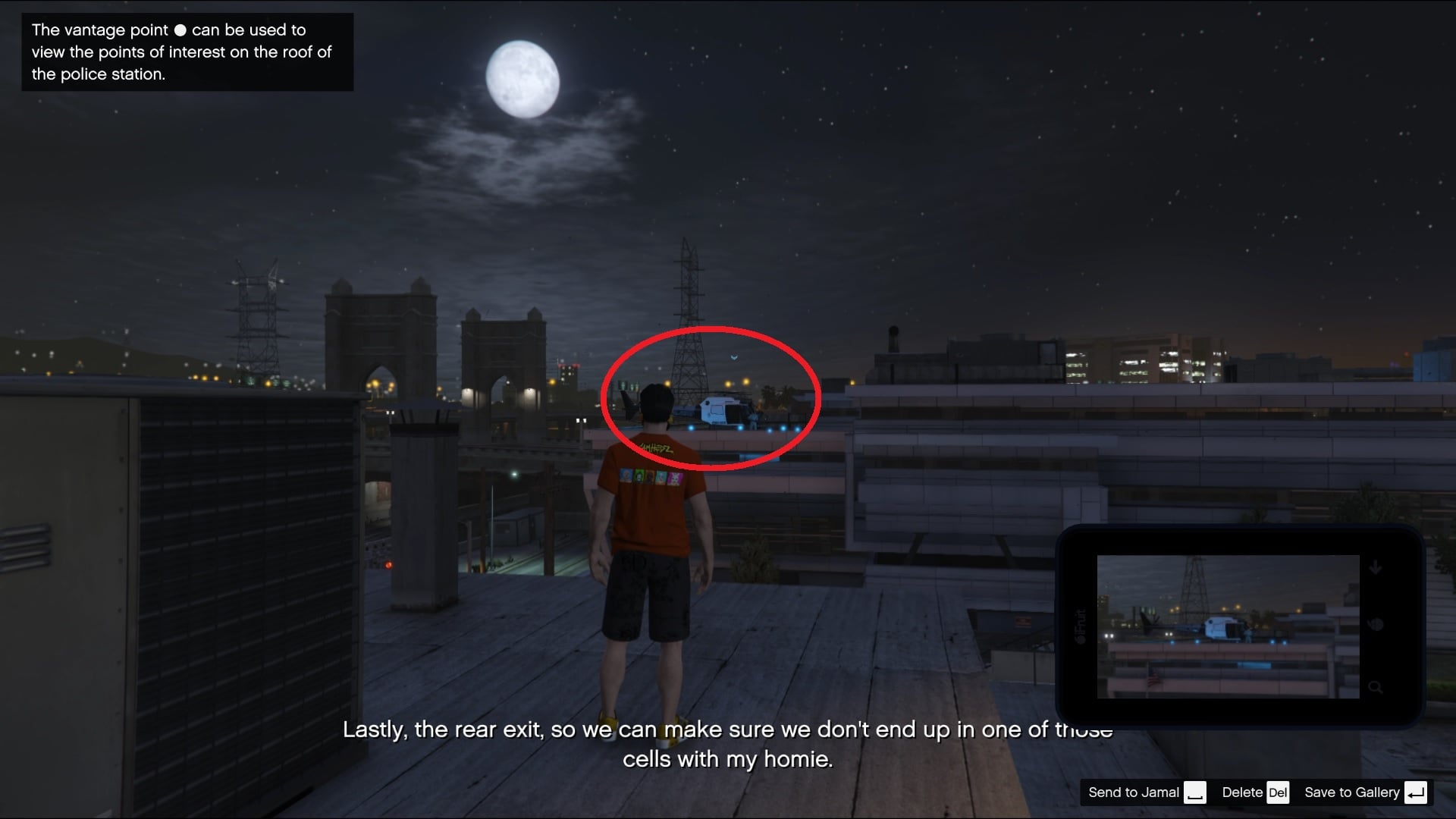Click Delete in the bottom bar
Viewport: 1456px width, 819px height.
pyautogui.click(x=1243, y=792)
